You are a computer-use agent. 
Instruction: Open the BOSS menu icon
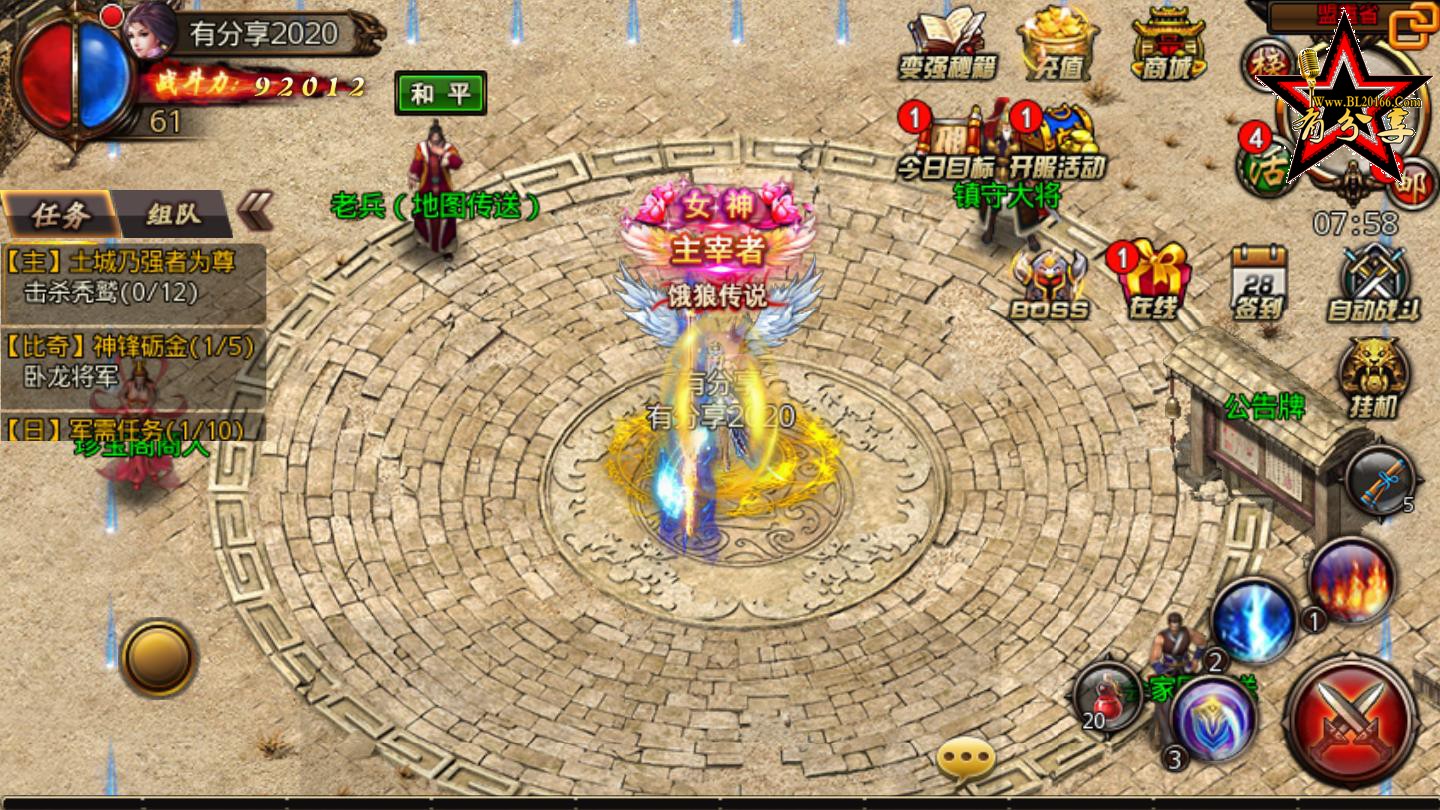(1049, 283)
